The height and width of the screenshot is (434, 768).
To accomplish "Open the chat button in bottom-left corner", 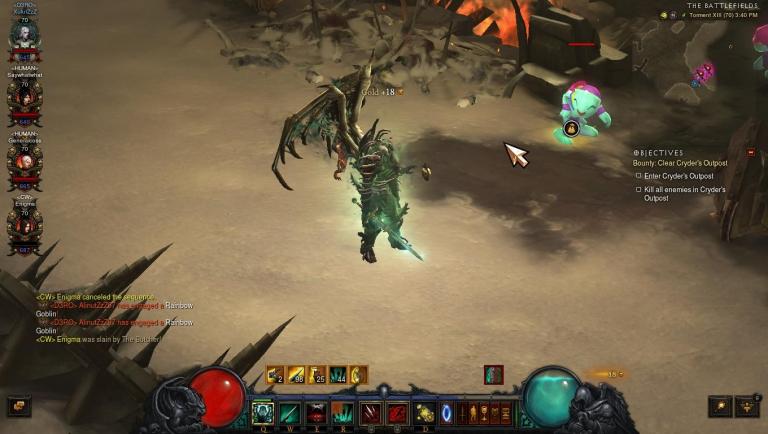I will coord(19,405).
